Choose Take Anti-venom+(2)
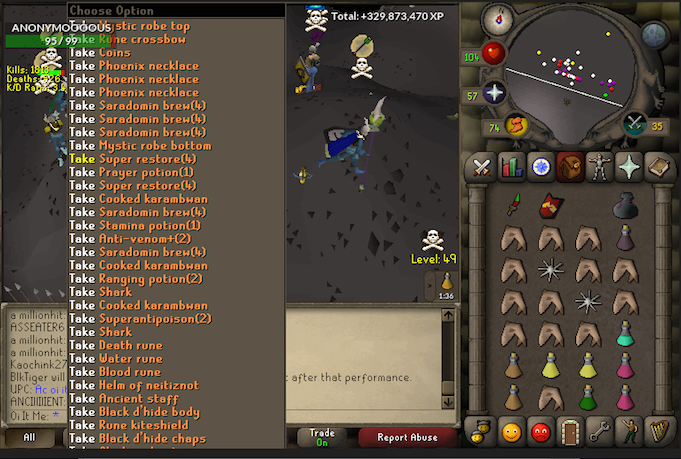681x459 pixels. point(144,239)
